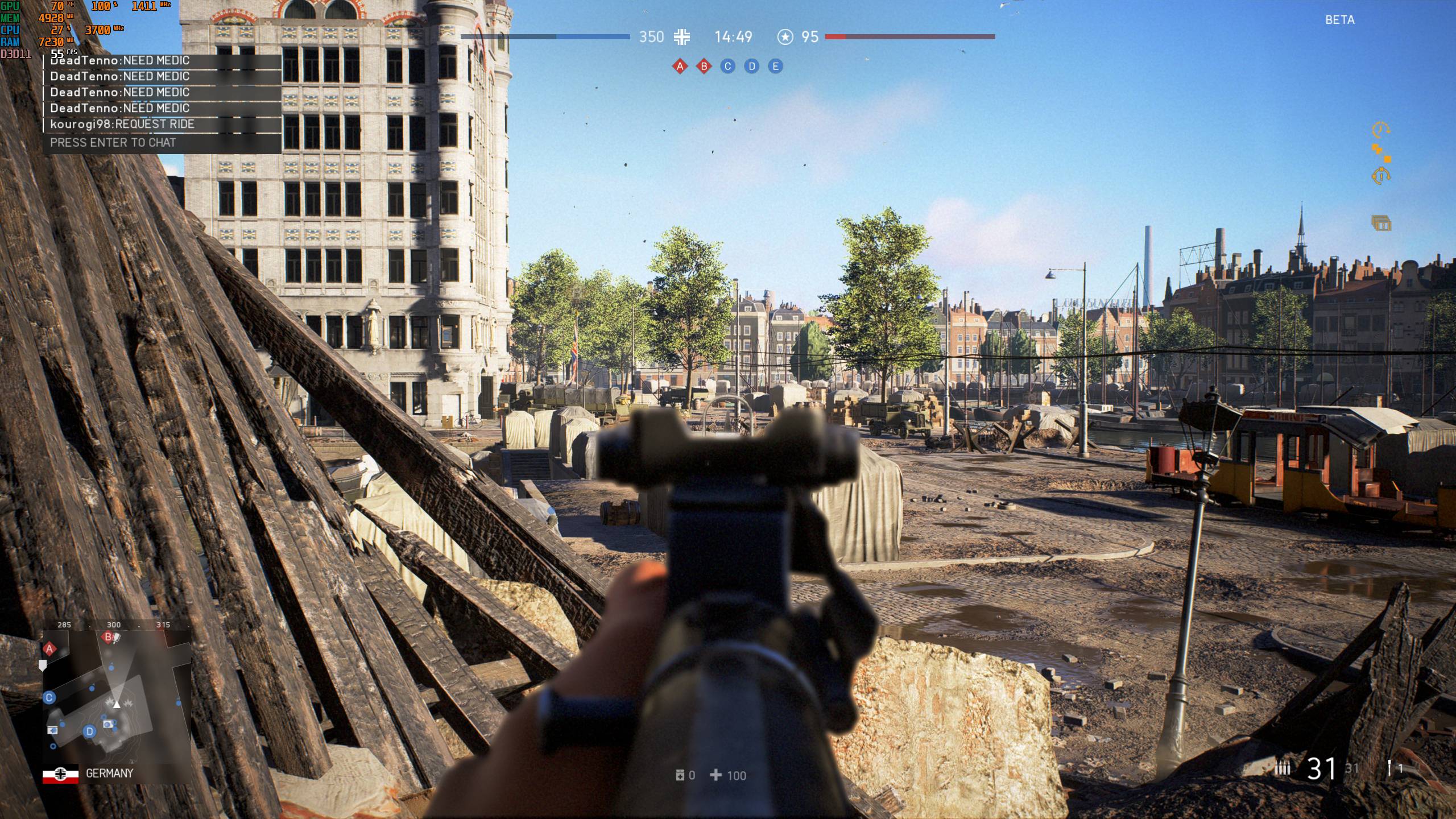Click the red B marker on minimap
The height and width of the screenshot is (819, 1456).
click(108, 638)
